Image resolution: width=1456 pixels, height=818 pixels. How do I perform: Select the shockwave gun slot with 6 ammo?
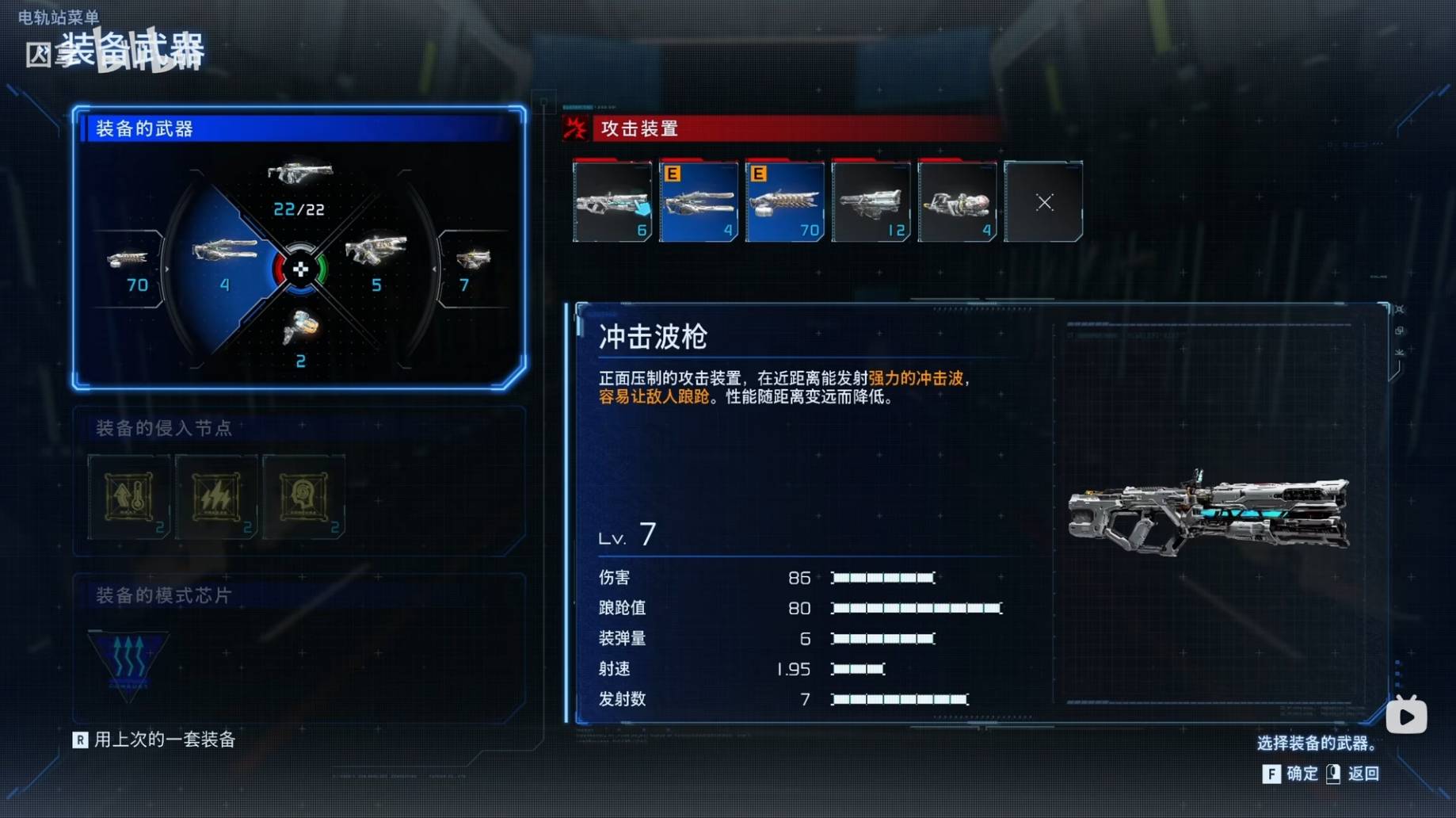(612, 202)
